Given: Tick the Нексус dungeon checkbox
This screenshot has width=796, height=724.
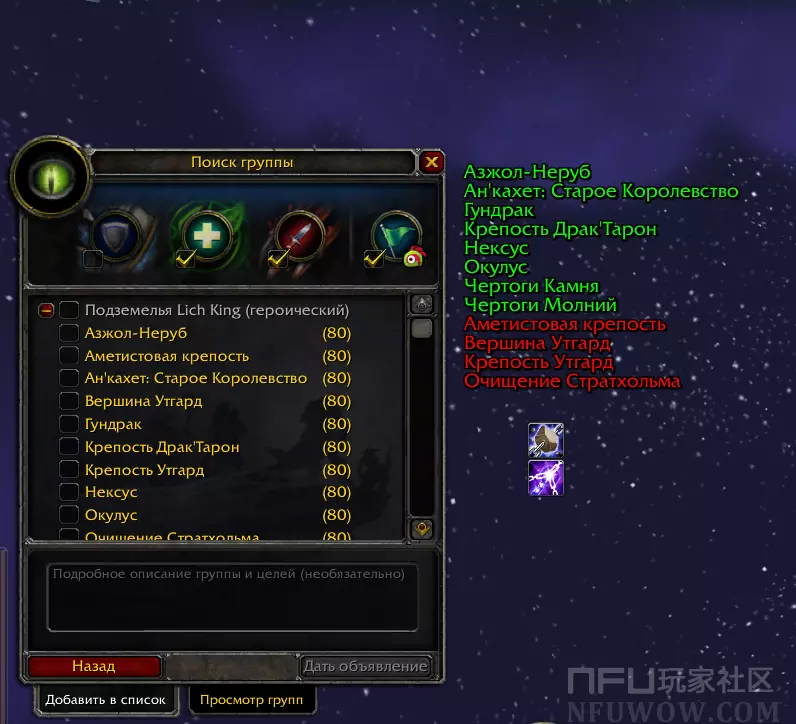Looking at the screenshot, I should coord(69,492).
